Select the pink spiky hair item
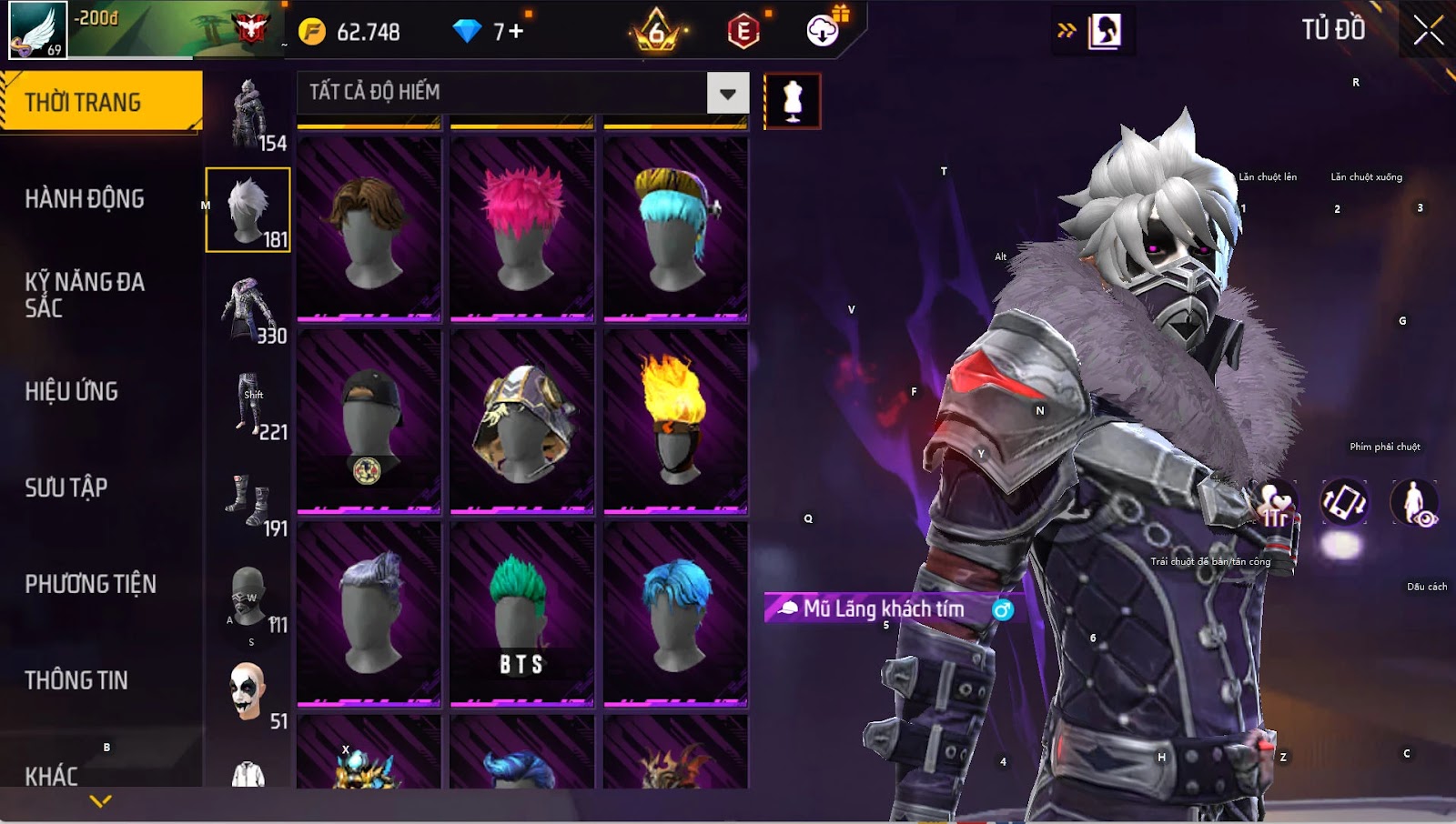1456x824 pixels. point(521,229)
